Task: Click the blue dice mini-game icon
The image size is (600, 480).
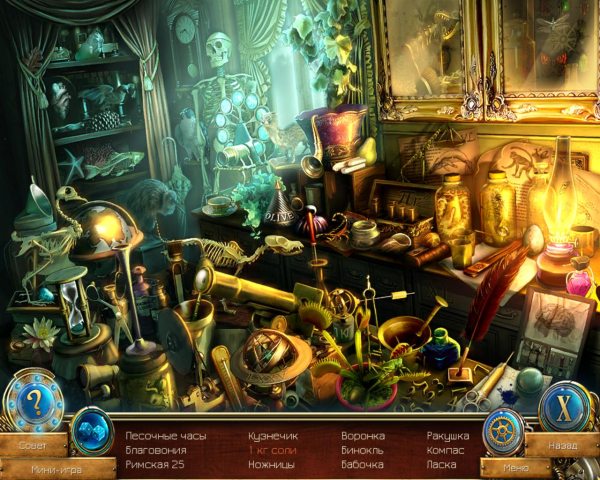Action: coord(93,430)
